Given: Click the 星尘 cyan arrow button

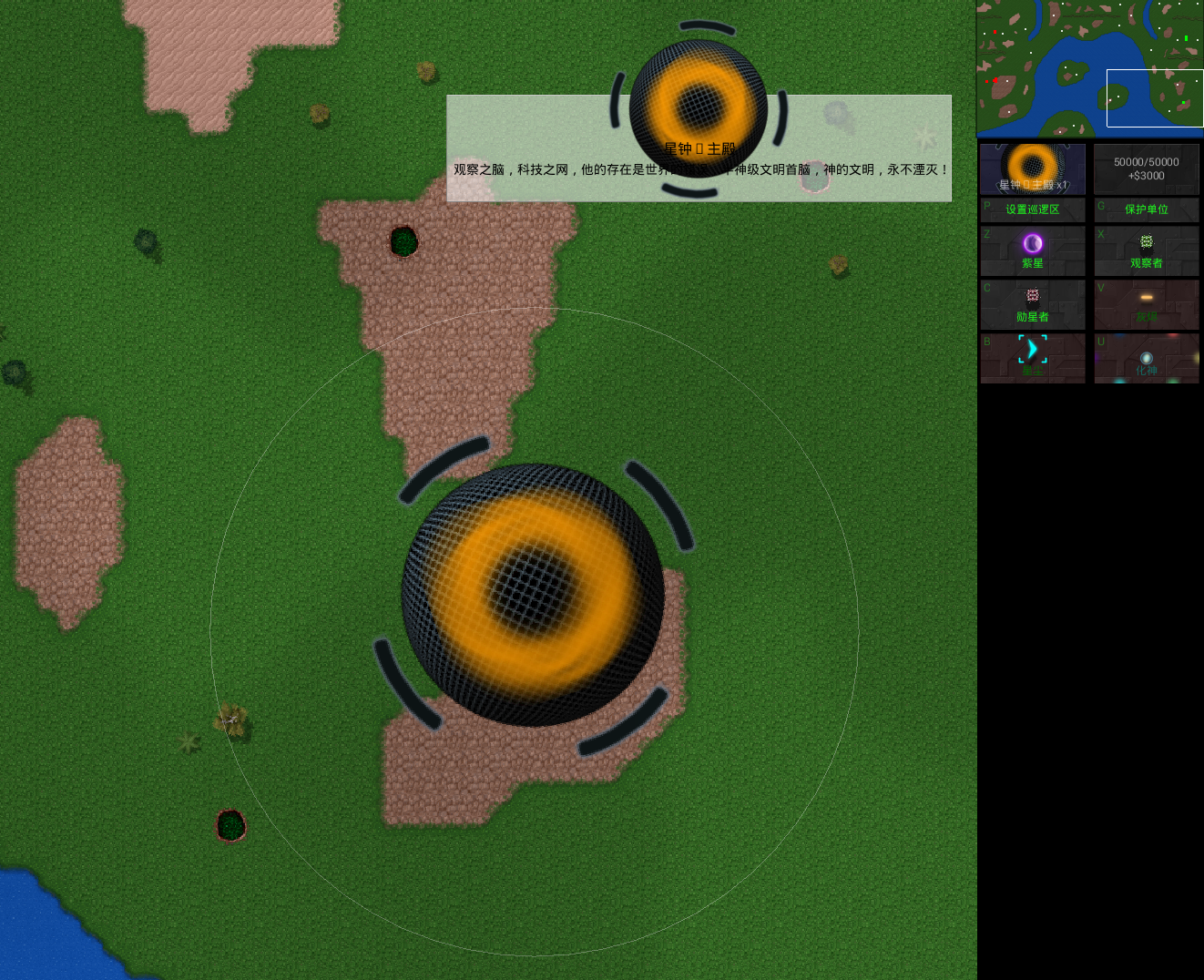Looking at the screenshot, I should (1033, 357).
